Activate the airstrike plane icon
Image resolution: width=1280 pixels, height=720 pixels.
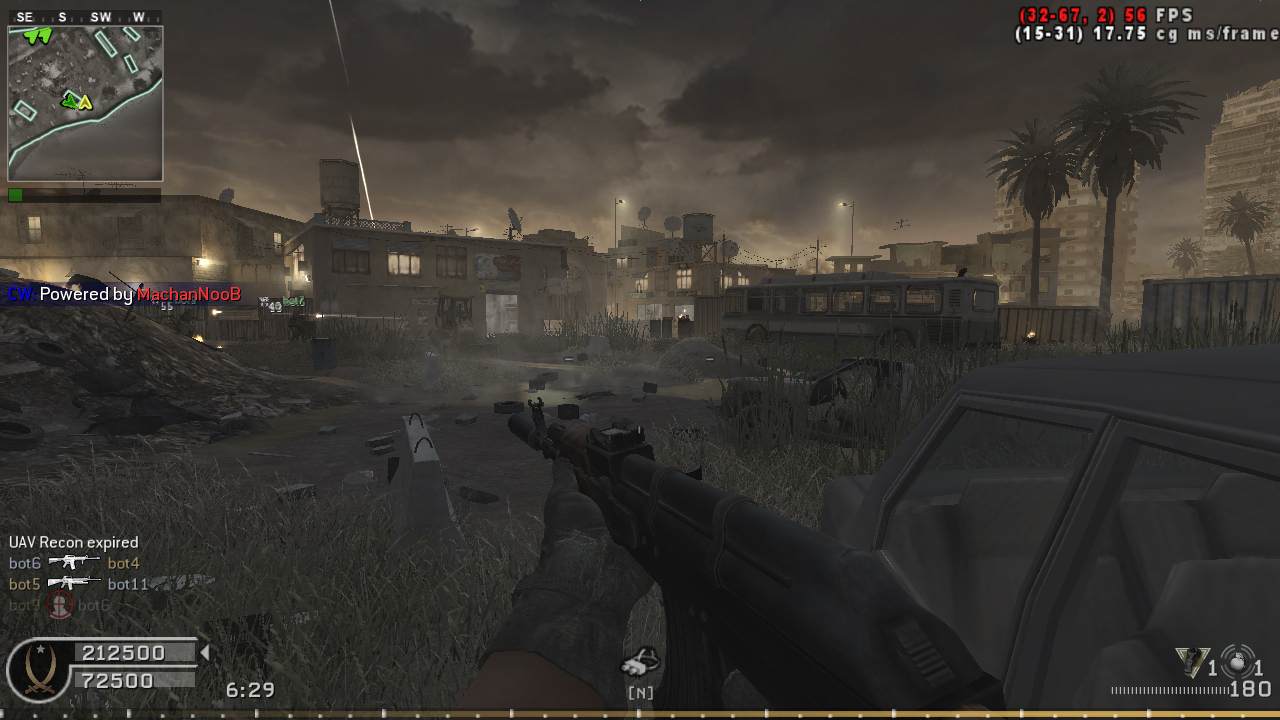click(640, 661)
